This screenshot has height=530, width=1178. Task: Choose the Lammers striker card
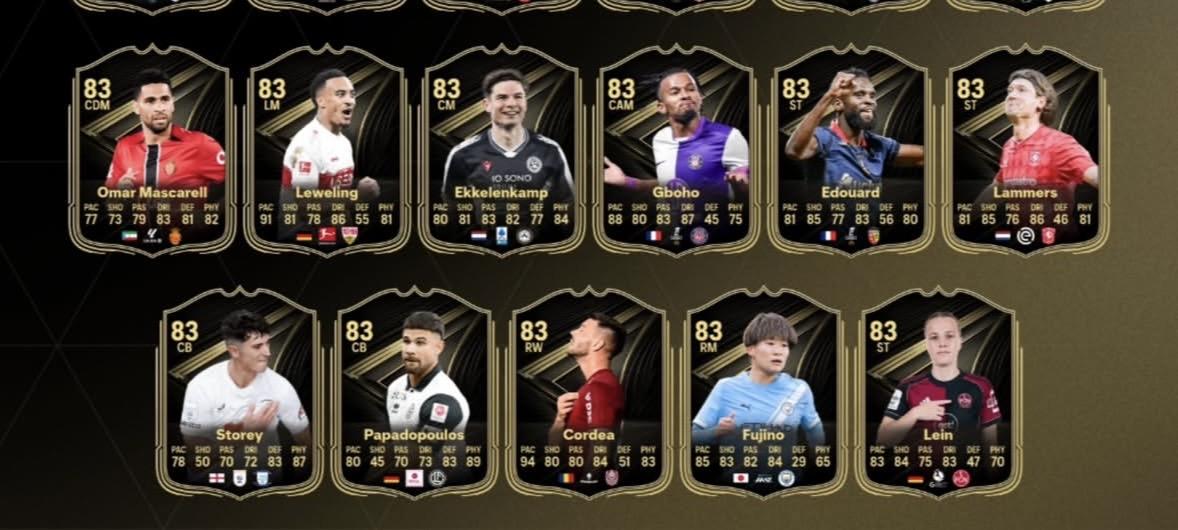click(x=1026, y=150)
